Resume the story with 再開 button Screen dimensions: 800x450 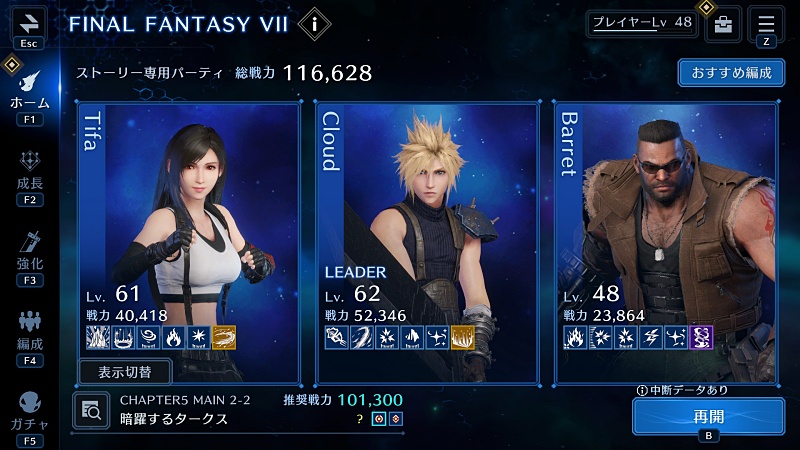pos(707,416)
